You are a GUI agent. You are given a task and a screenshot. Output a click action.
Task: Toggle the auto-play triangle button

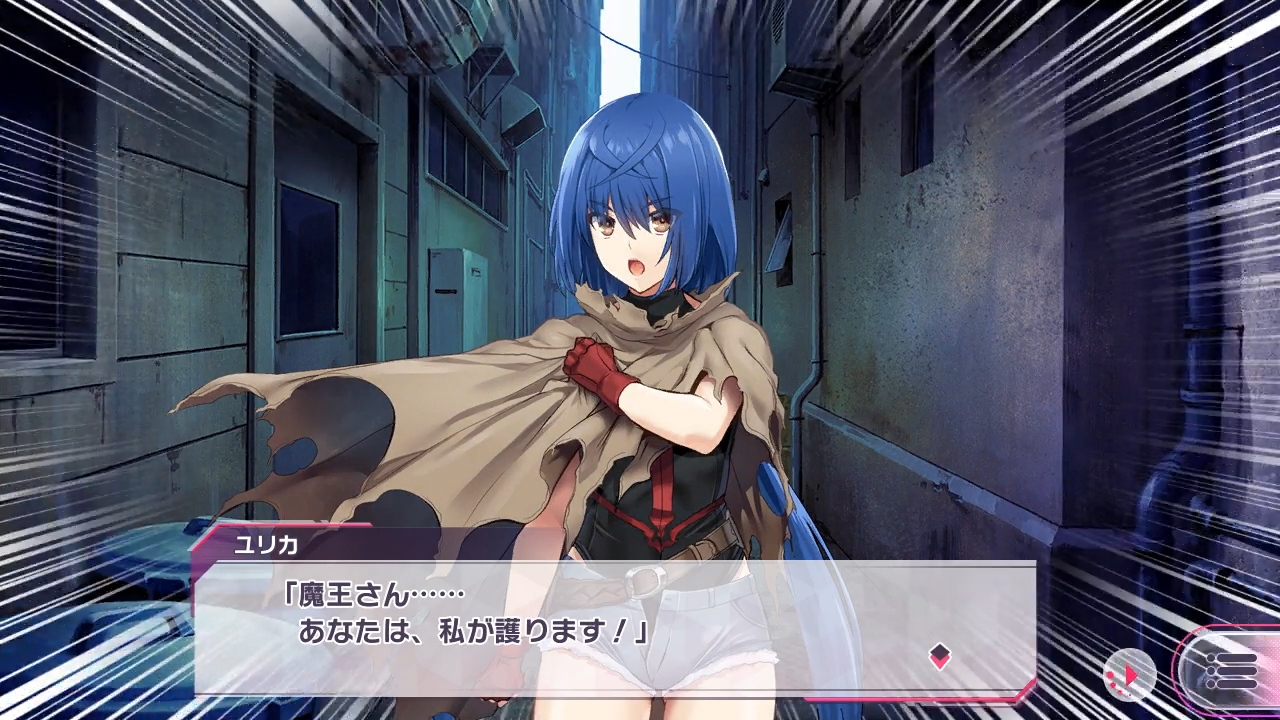coord(1129,675)
